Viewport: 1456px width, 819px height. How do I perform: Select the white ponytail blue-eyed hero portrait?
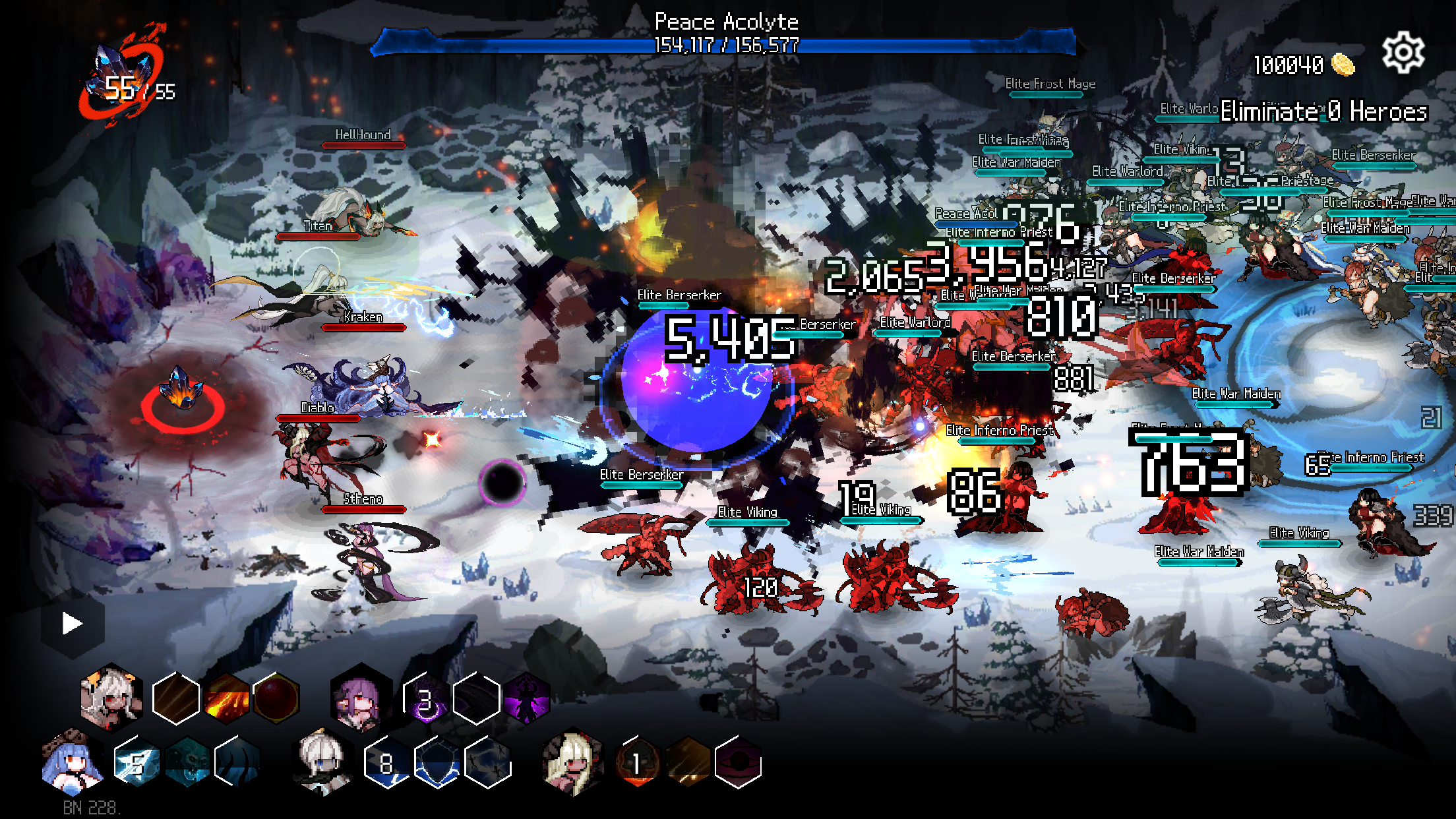pyautogui.click(x=323, y=763)
